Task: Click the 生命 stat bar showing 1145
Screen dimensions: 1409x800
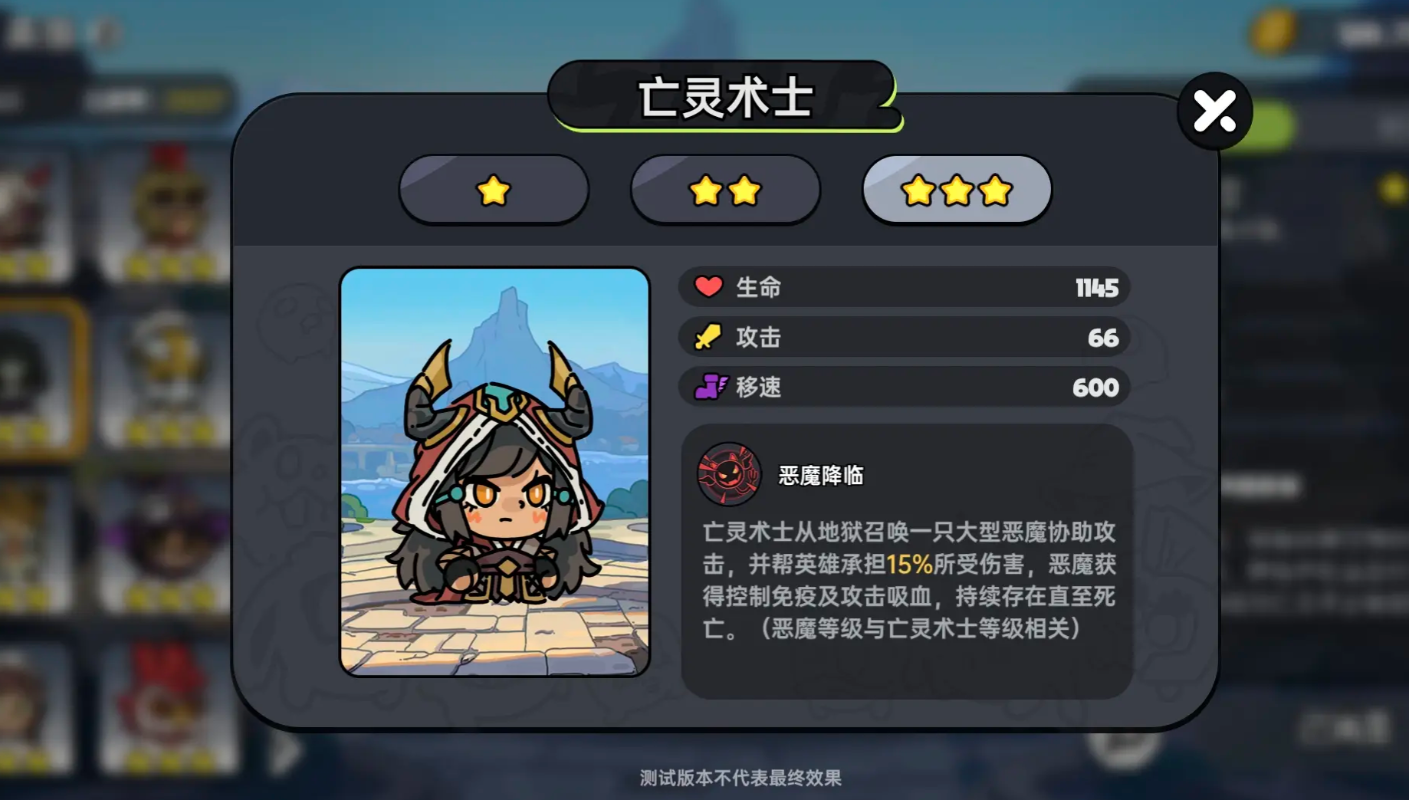Action: click(x=905, y=287)
